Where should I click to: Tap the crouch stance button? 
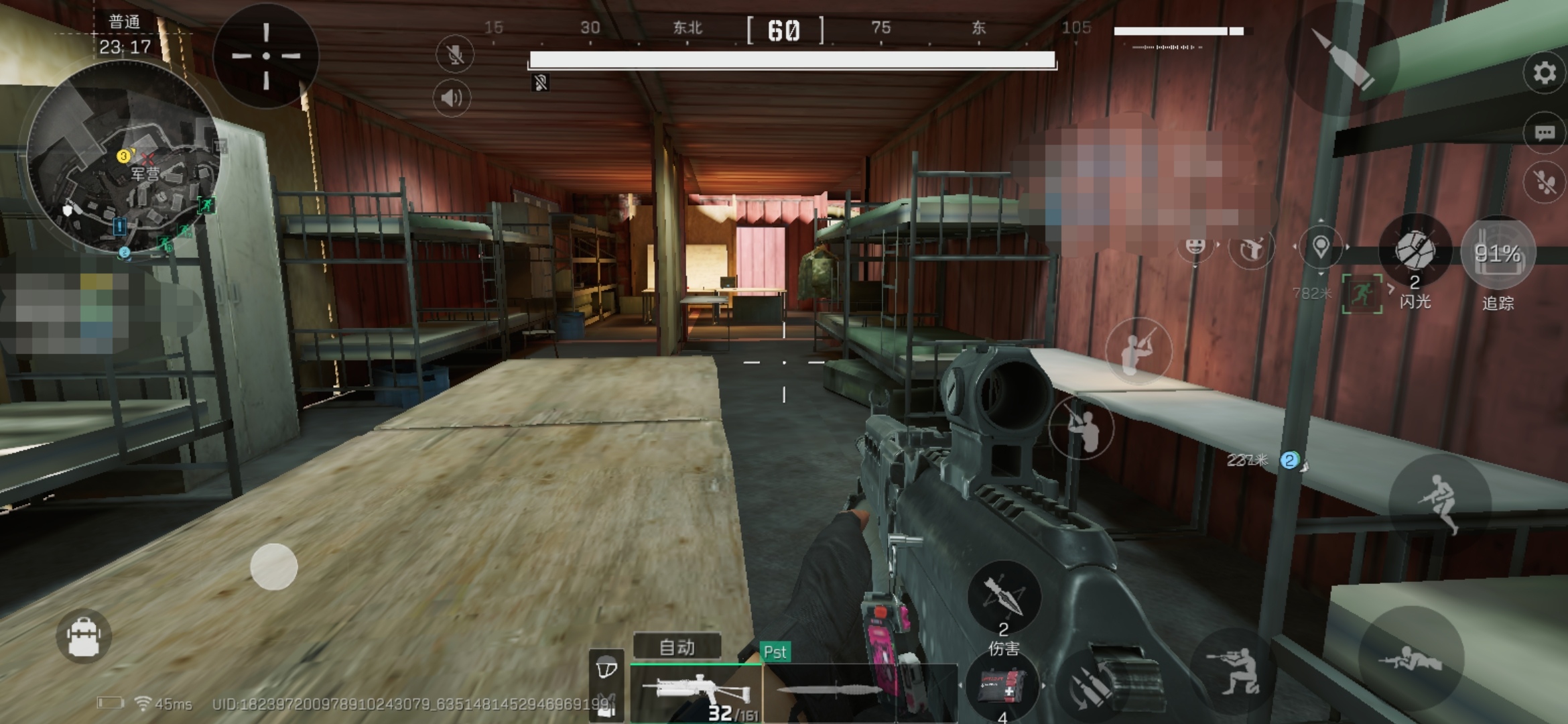click(1234, 669)
